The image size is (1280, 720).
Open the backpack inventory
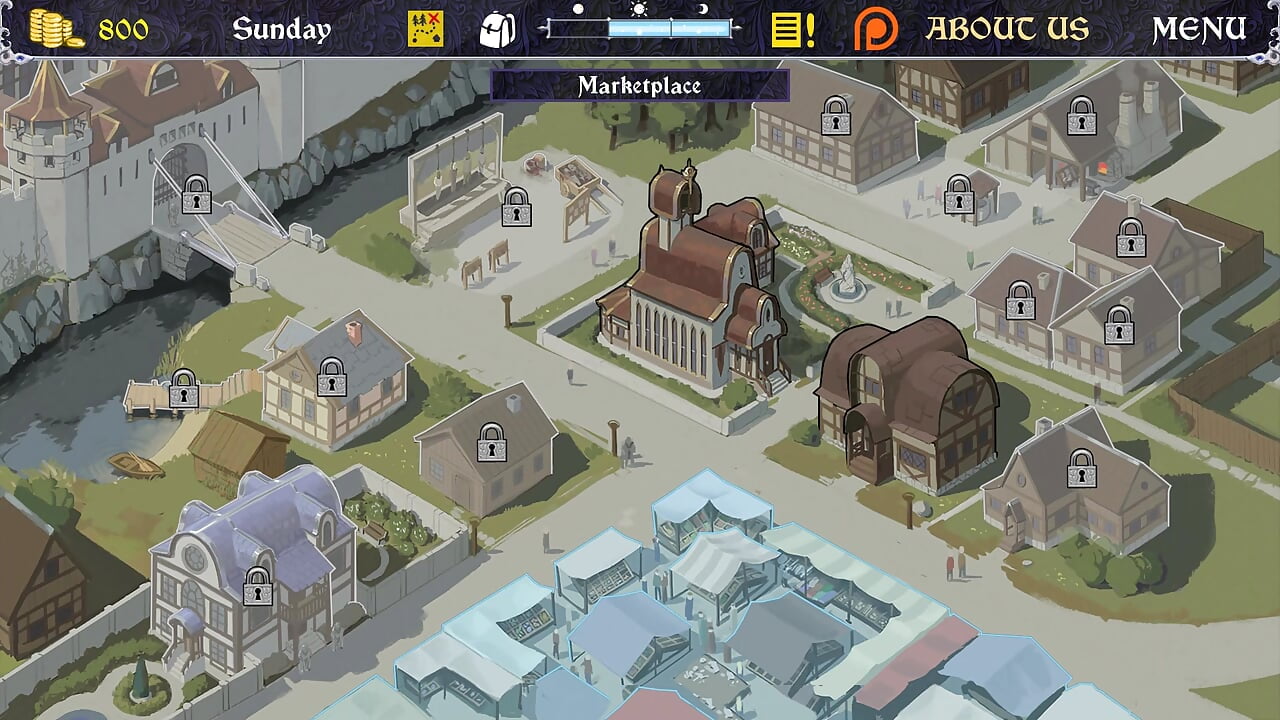coord(497,30)
